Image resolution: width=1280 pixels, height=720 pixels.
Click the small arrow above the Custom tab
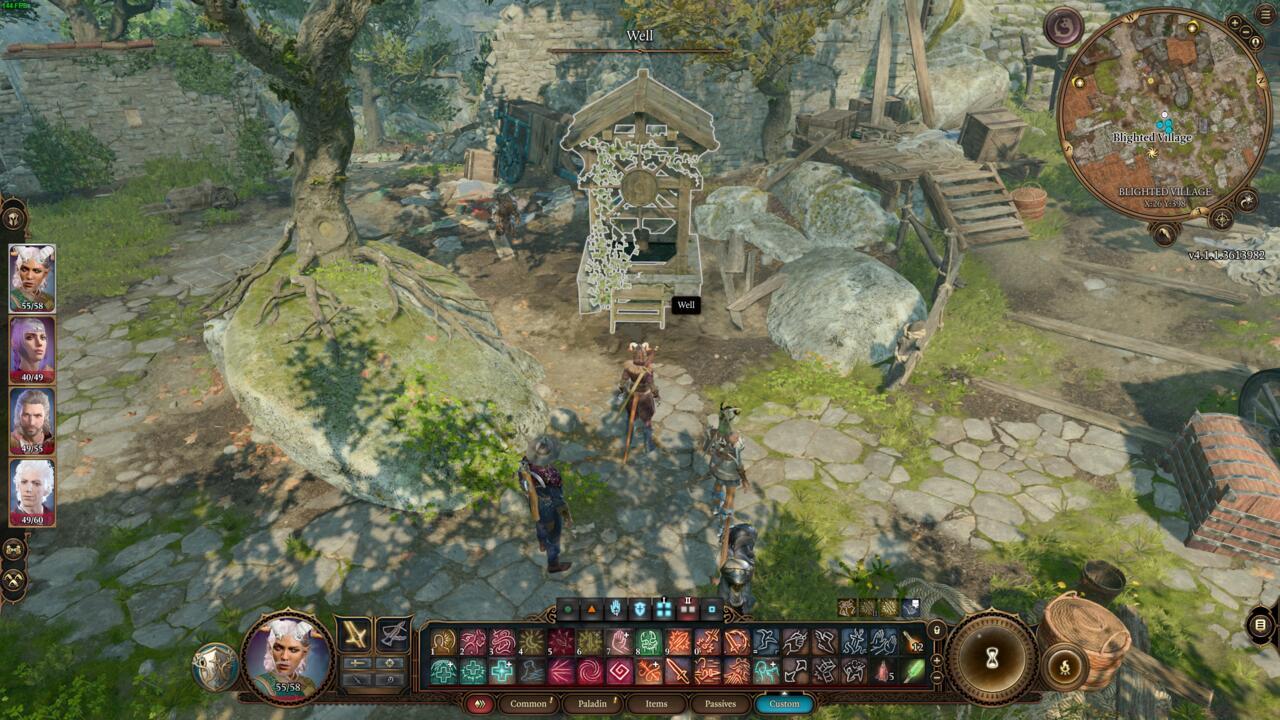coord(784,692)
